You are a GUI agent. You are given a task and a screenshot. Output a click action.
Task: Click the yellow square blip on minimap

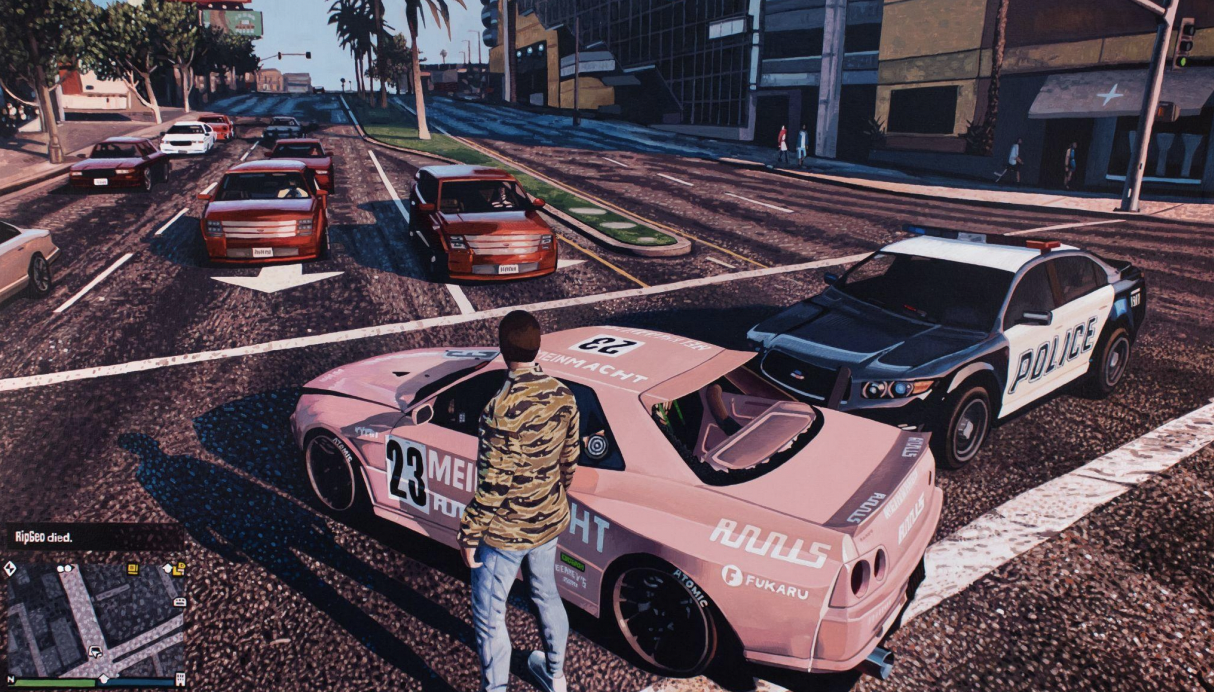(132, 569)
